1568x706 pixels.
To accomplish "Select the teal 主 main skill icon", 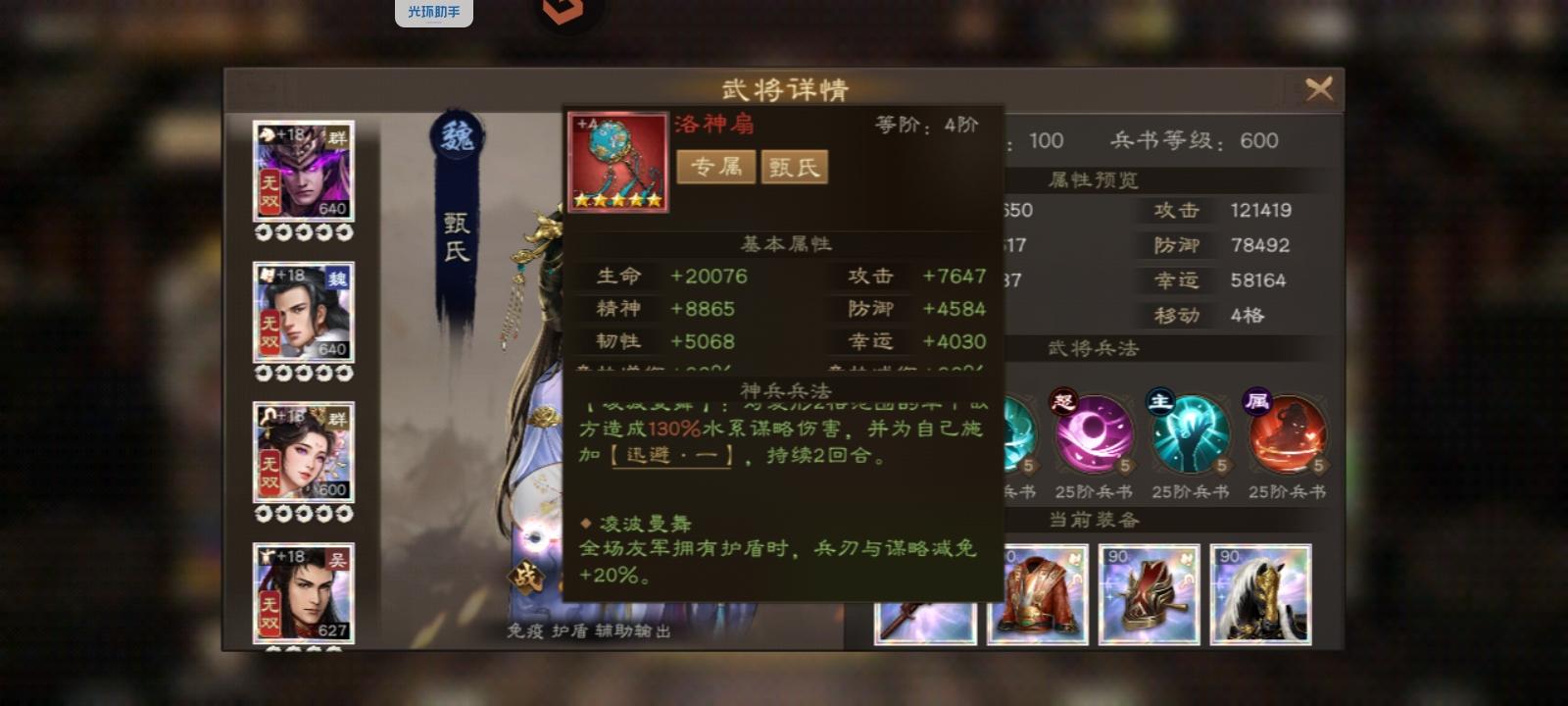I will click(1189, 435).
